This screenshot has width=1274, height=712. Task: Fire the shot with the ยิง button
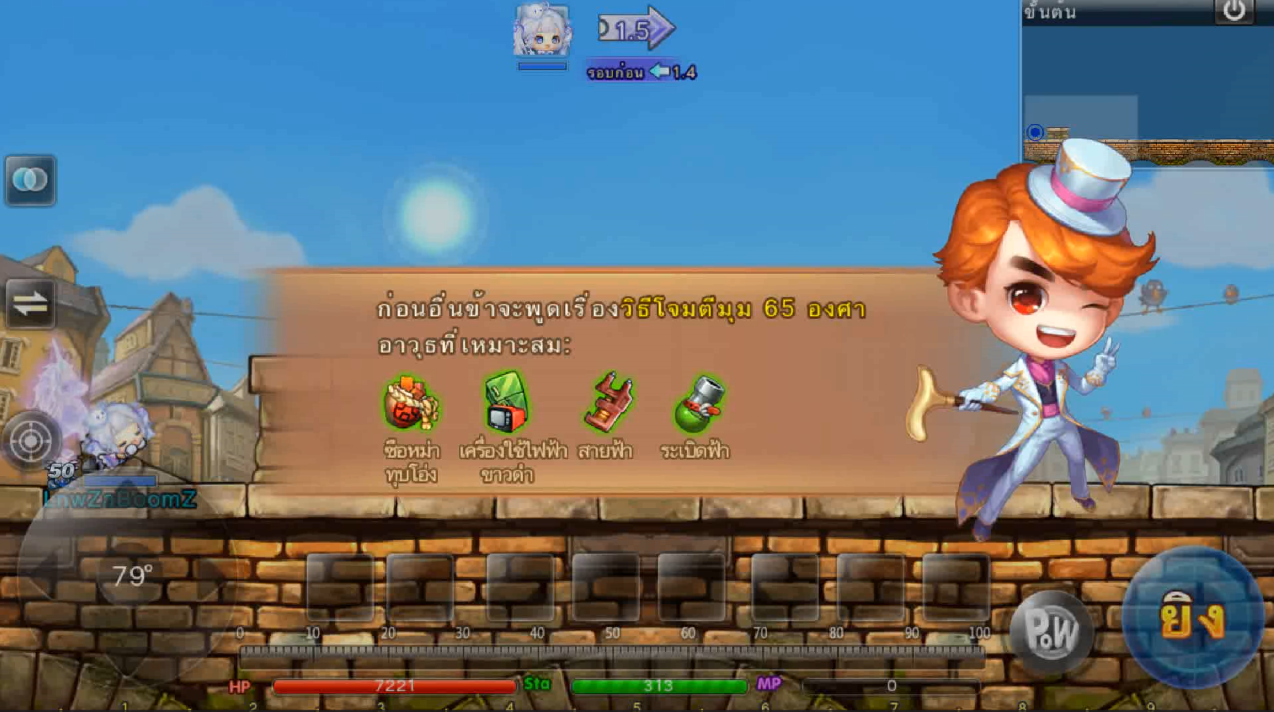[x=1192, y=618]
